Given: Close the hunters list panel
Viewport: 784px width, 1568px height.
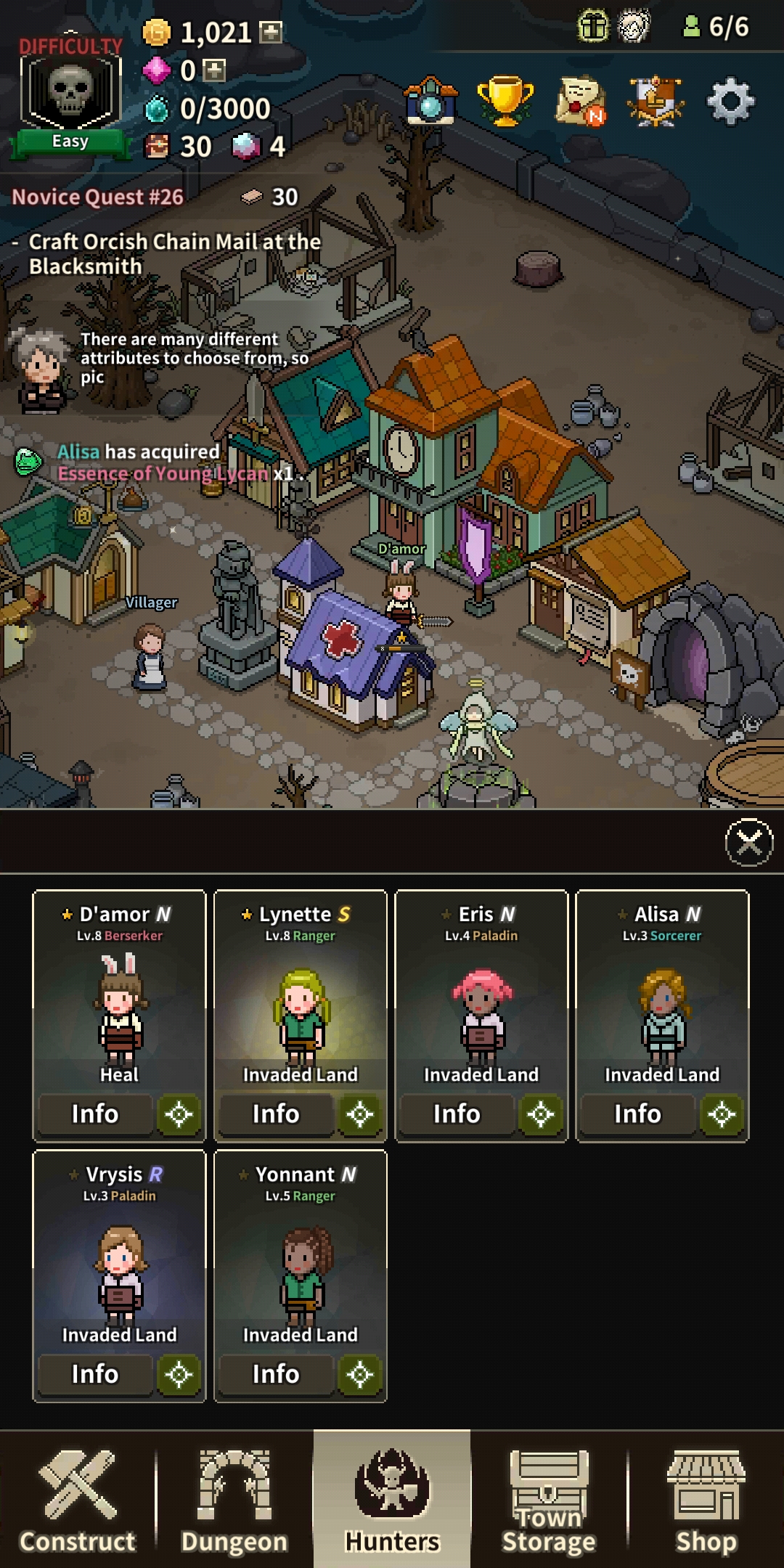Looking at the screenshot, I should pyautogui.click(x=749, y=842).
